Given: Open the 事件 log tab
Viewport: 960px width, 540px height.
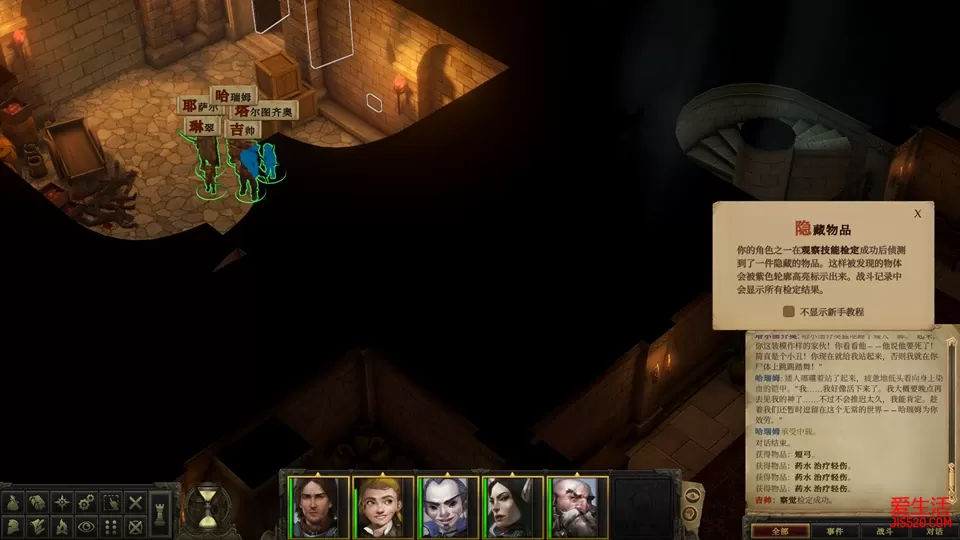Looking at the screenshot, I should pos(835,530).
